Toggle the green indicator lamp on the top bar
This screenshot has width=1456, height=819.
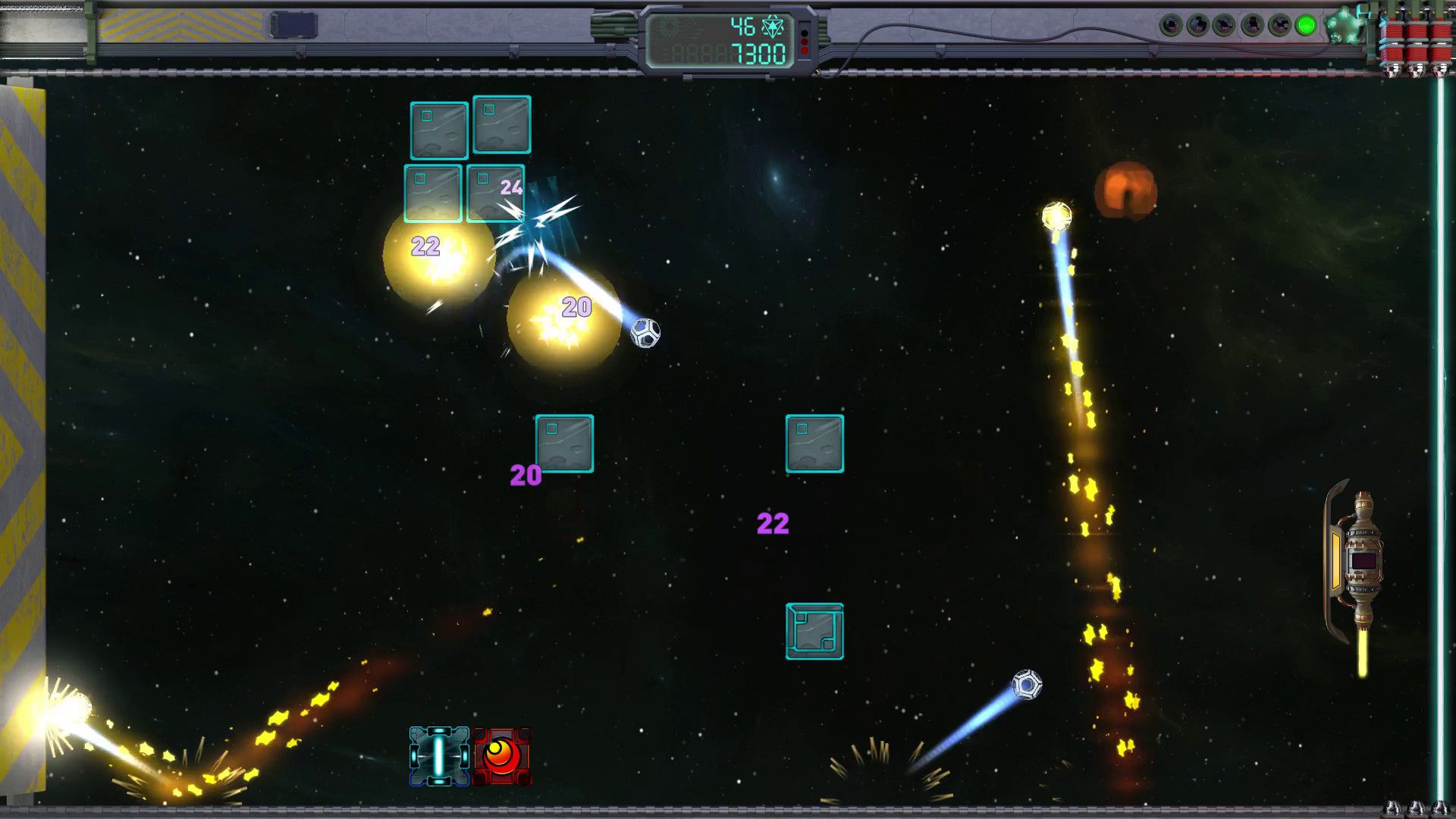click(x=1305, y=24)
